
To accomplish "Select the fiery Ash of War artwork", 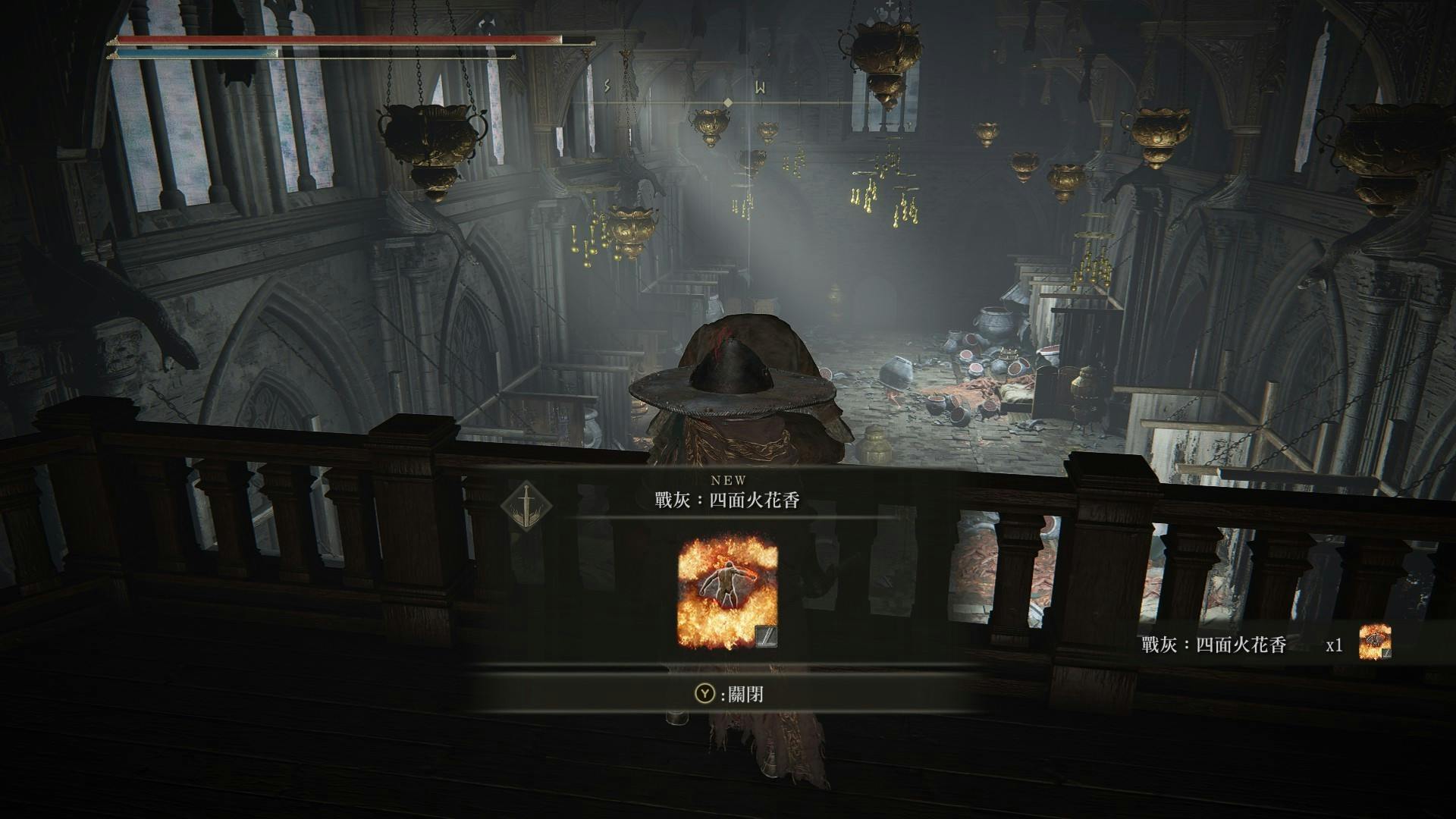I will pos(727,591).
